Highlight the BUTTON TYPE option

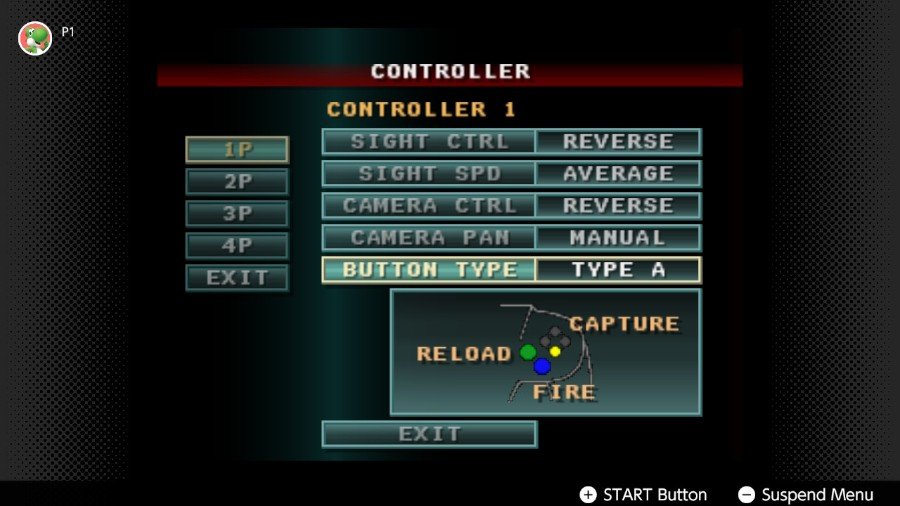429,270
